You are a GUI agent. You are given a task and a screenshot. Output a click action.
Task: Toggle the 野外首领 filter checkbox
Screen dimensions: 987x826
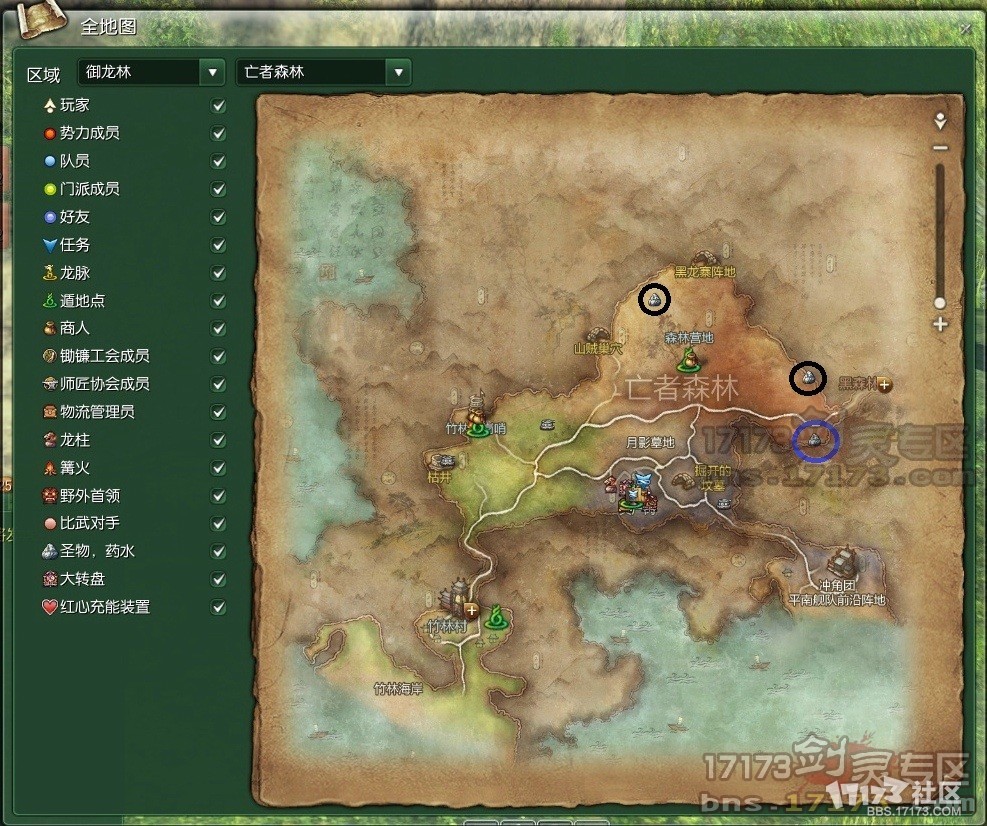219,496
